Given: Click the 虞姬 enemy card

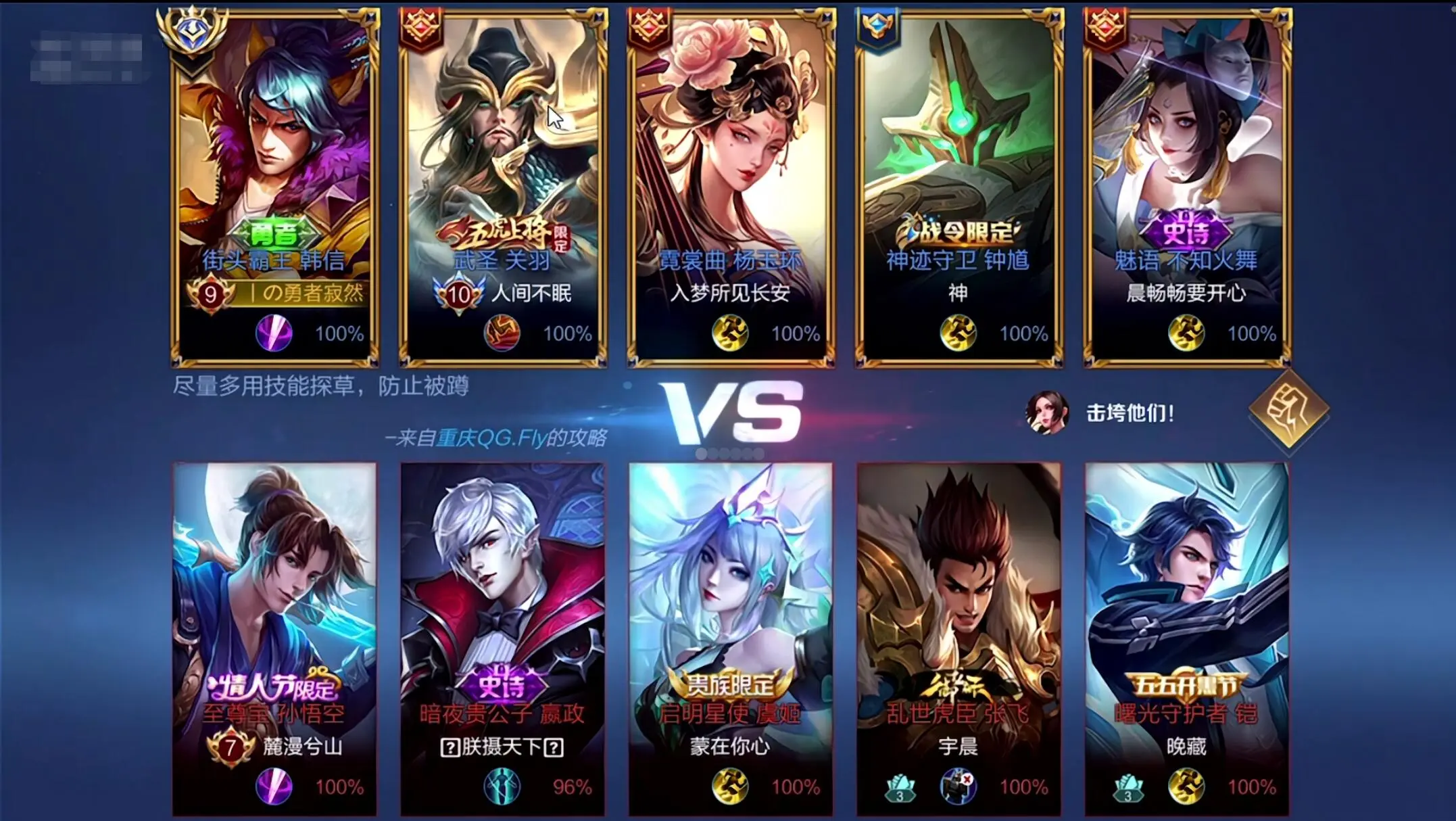Looking at the screenshot, I should click(731, 639).
